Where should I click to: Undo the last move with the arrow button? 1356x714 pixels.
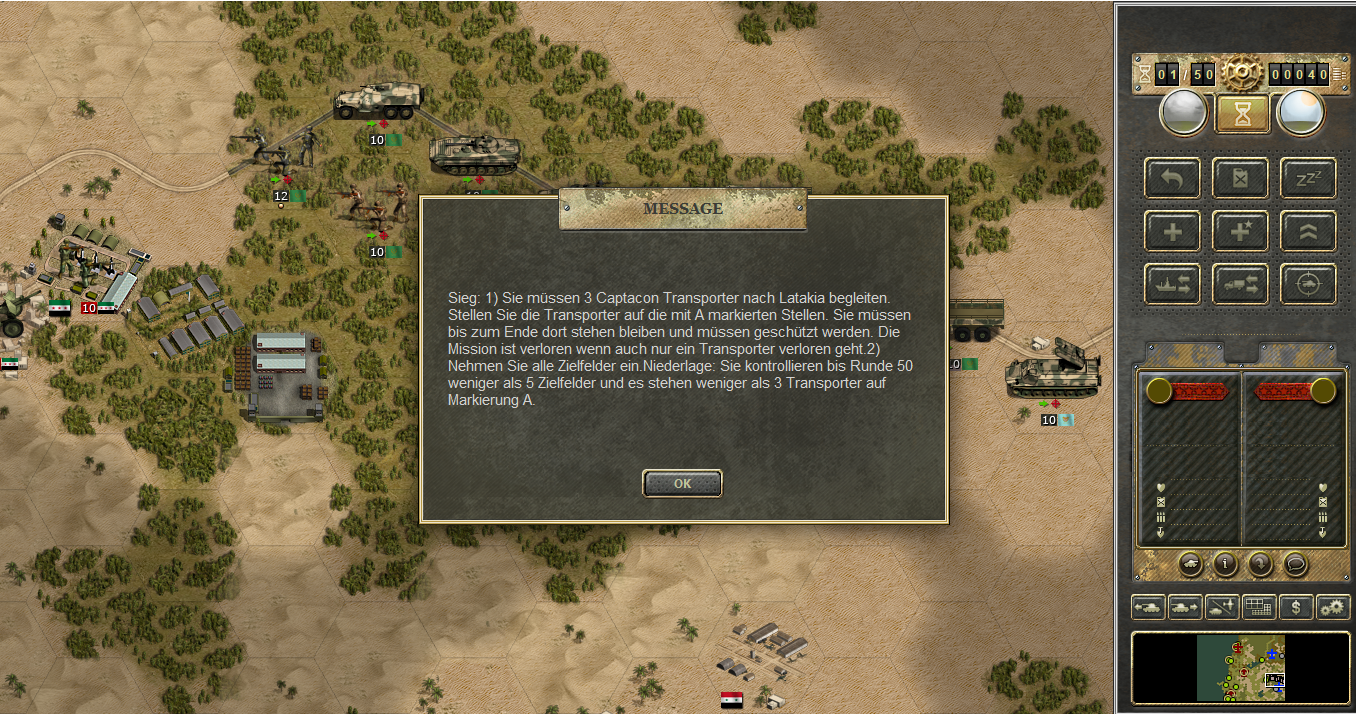[x=1173, y=179]
